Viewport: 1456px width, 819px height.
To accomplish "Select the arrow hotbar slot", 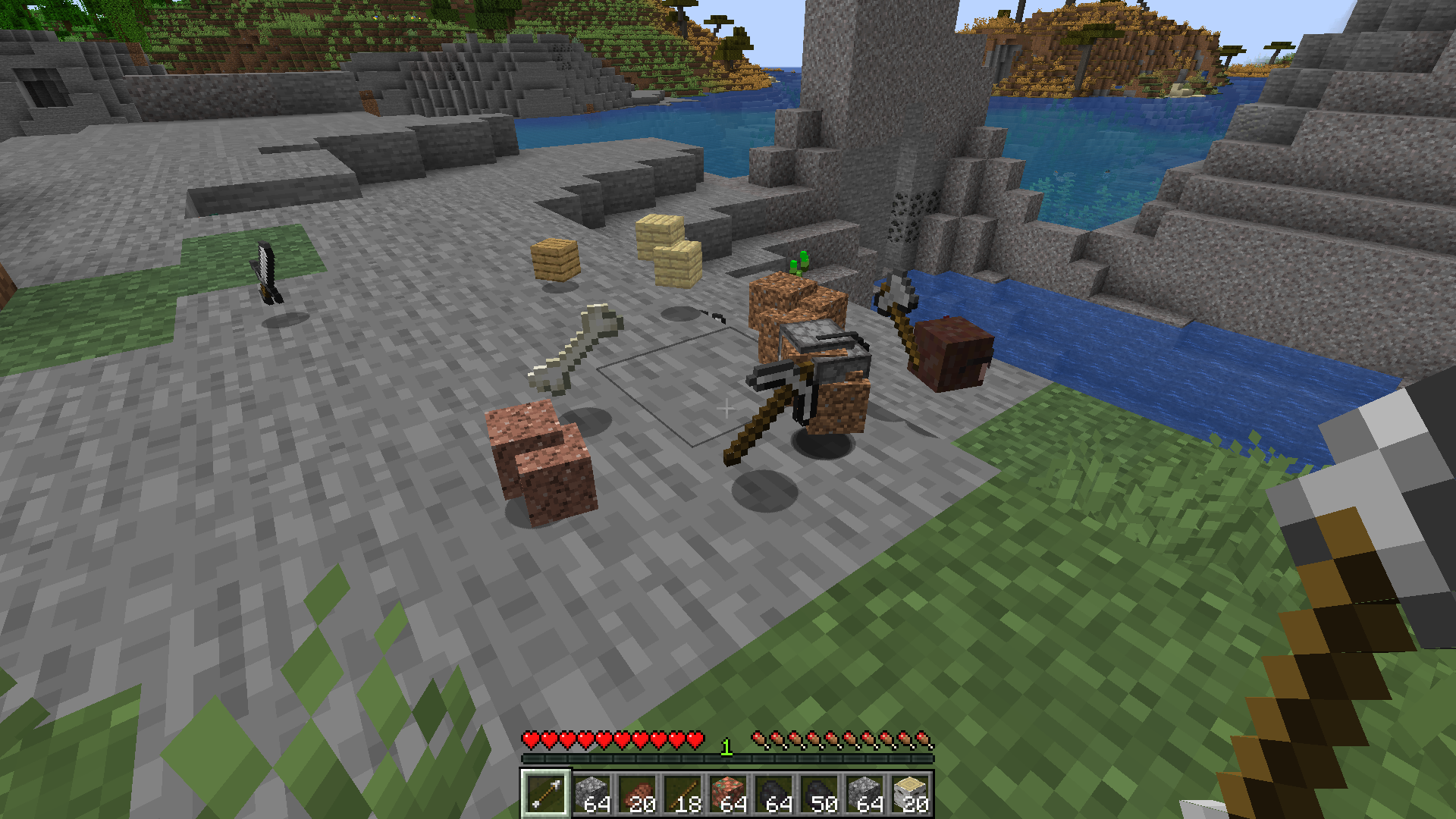I will click(x=544, y=794).
